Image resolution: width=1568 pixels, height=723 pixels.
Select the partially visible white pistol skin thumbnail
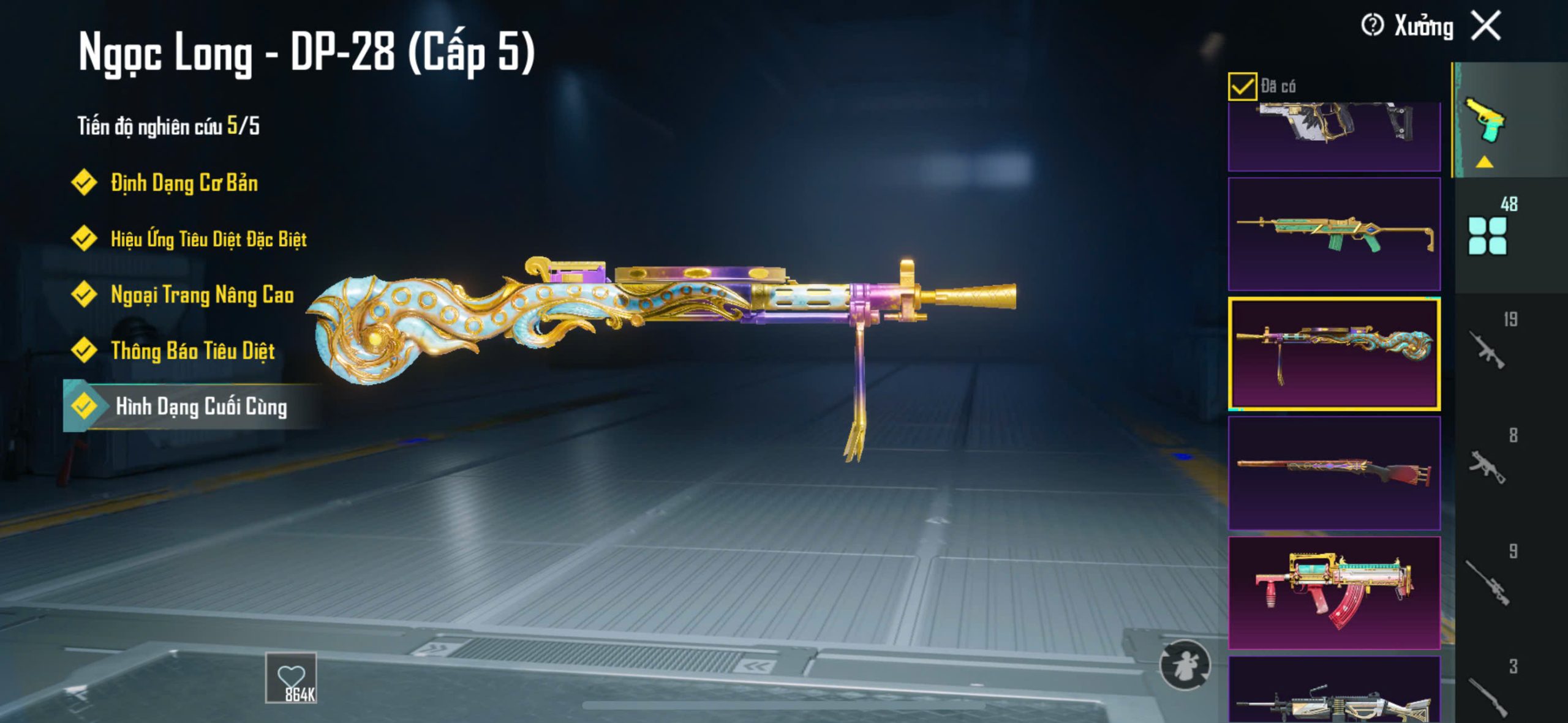point(1334,136)
